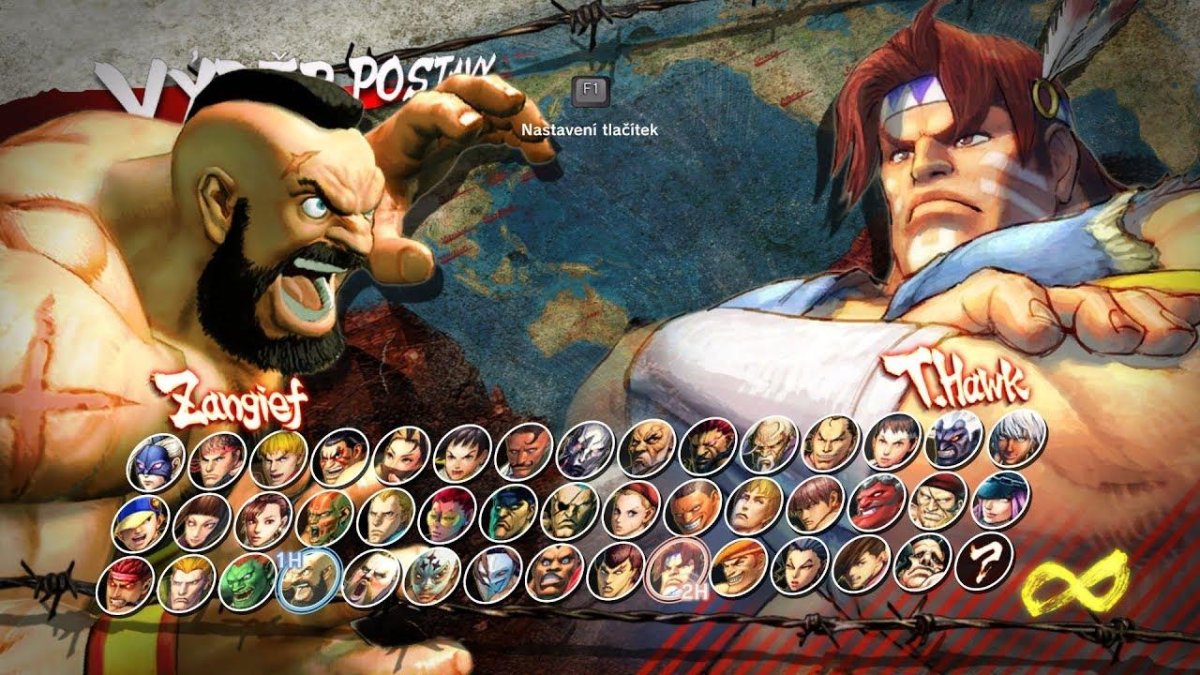Choose Cammy's red beret portrait

coord(630,508)
